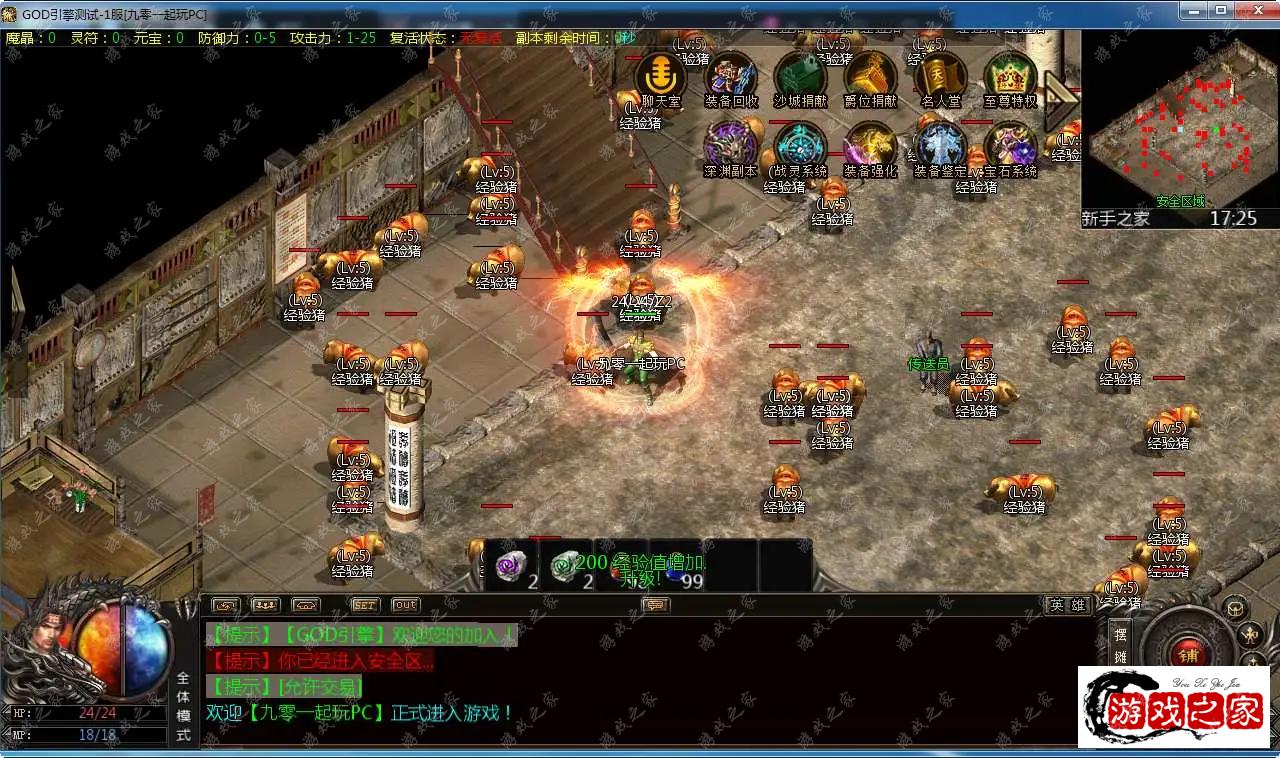Click the 新手之家 minimap
The height and width of the screenshot is (758, 1280).
point(1180,120)
